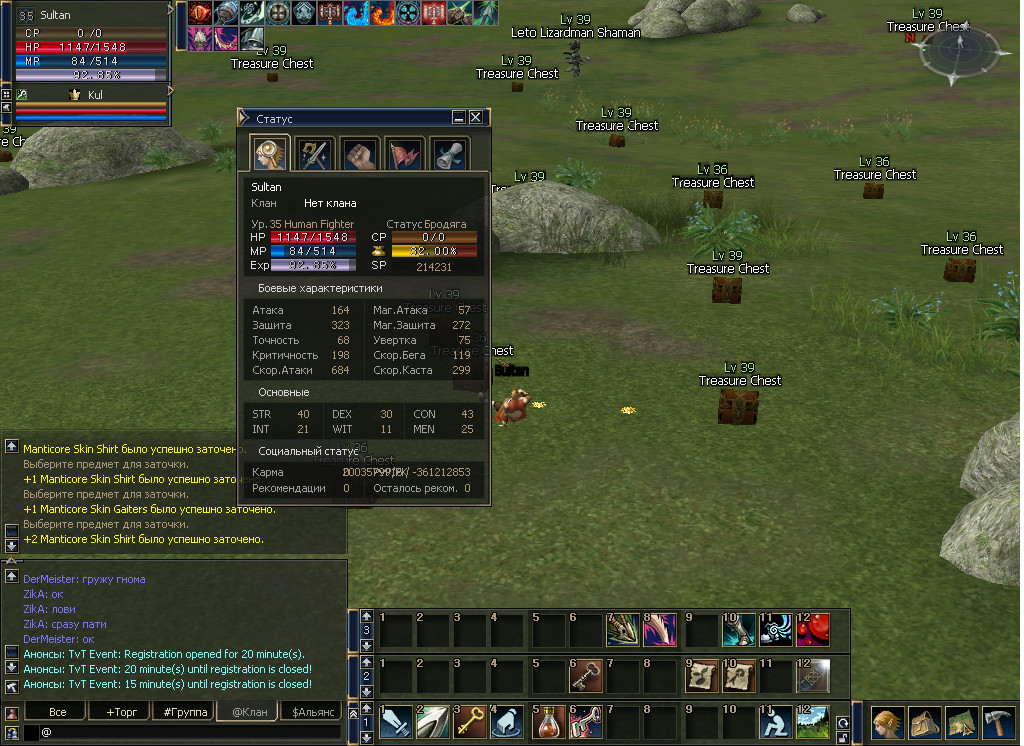Switch to the sword and axe tab
The height and width of the screenshot is (746, 1024).
pos(315,153)
